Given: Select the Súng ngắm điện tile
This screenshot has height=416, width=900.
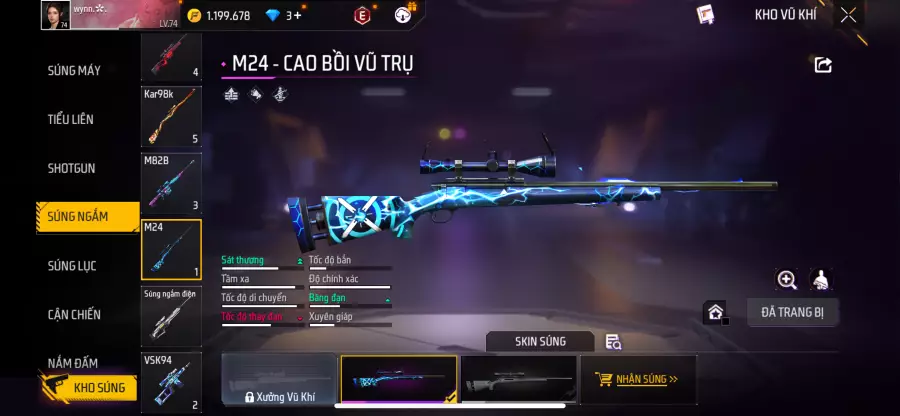Looking at the screenshot, I should pos(171,315).
